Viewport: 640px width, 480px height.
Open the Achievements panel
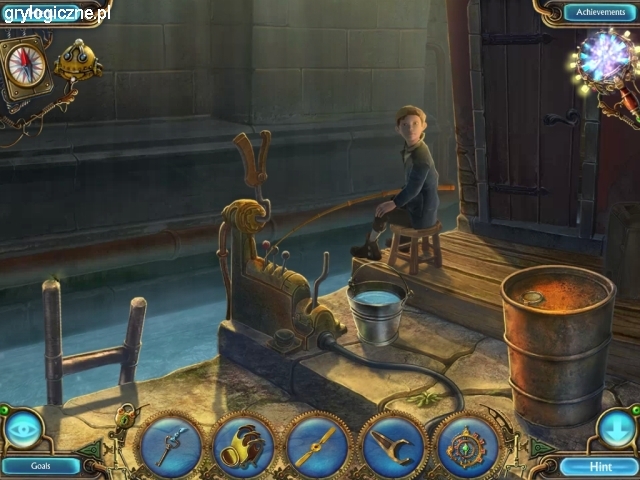click(599, 12)
